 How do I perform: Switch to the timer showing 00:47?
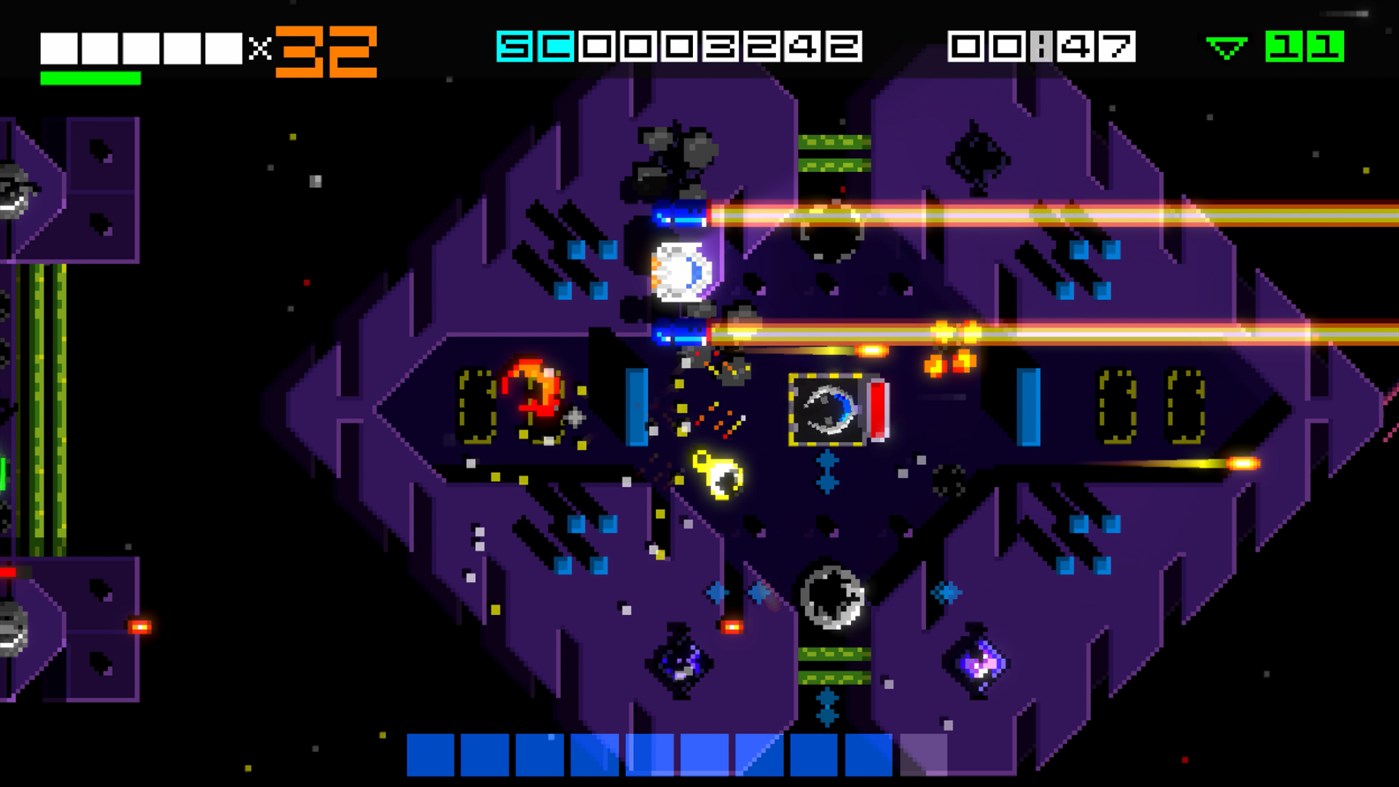(1038, 44)
